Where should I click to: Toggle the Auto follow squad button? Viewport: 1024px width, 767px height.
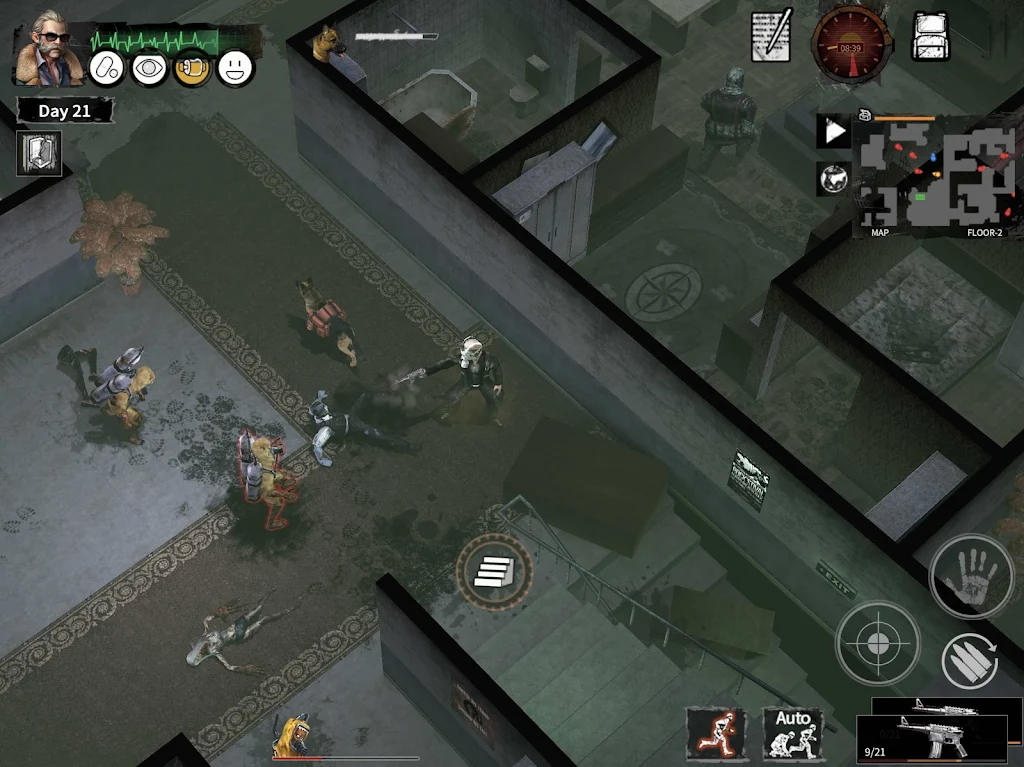click(793, 733)
